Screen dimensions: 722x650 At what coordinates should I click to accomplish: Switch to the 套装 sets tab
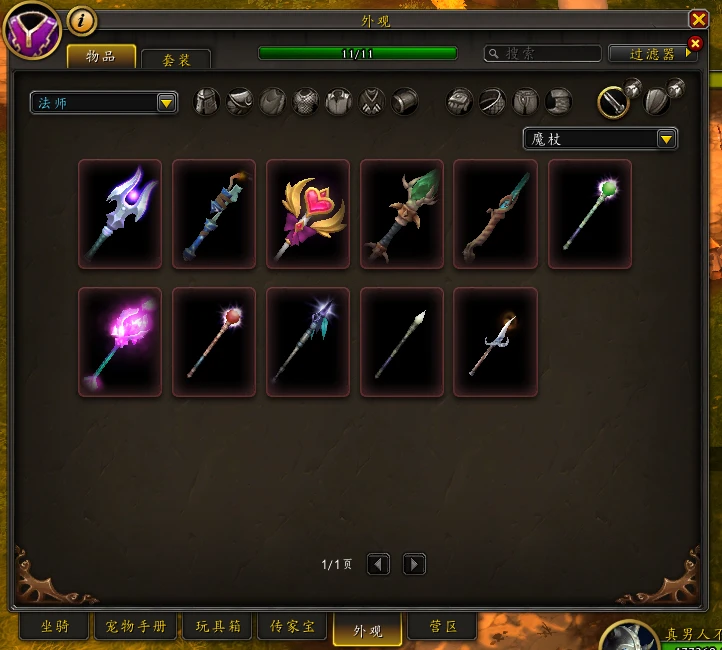pyautogui.click(x=176, y=60)
